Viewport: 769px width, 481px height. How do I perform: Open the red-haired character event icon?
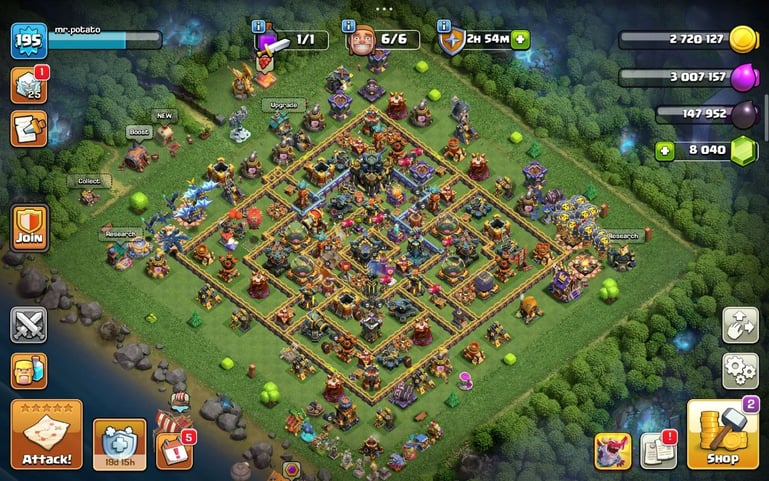612,450
